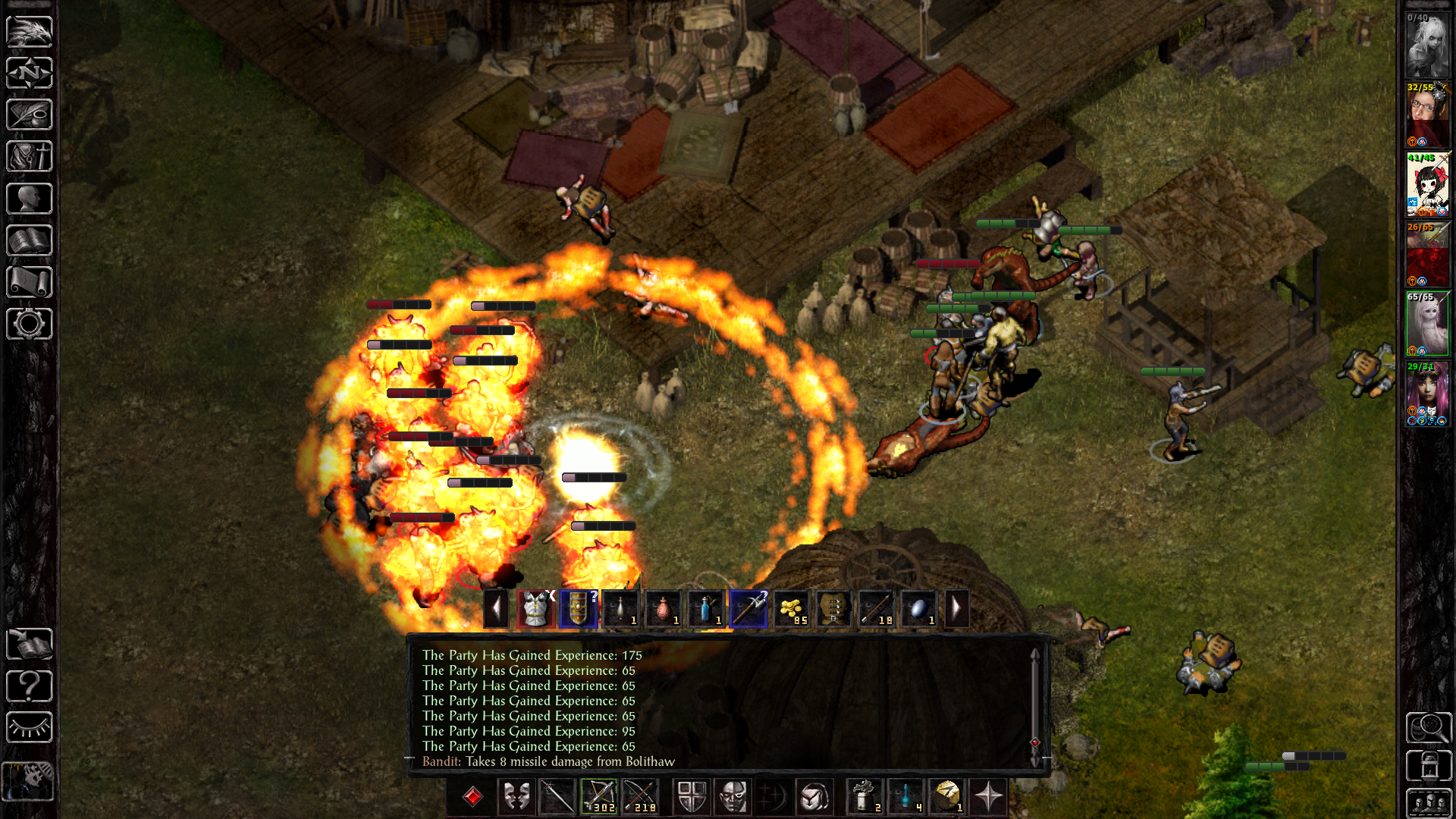Use the blue potion quick item
The width and height of the screenshot is (1456, 819).
coord(906,797)
